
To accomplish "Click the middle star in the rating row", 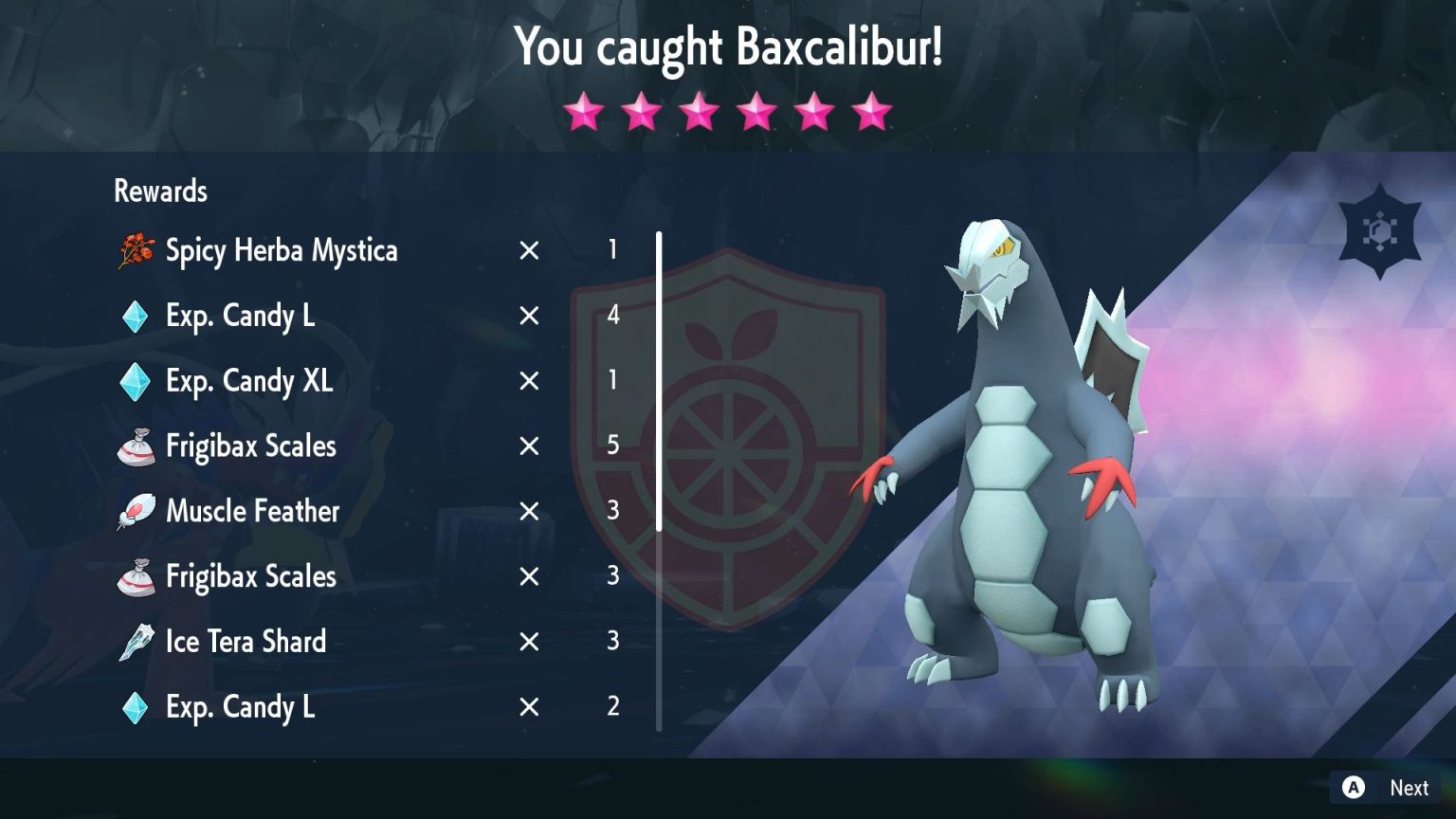I will tap(698, 111).
